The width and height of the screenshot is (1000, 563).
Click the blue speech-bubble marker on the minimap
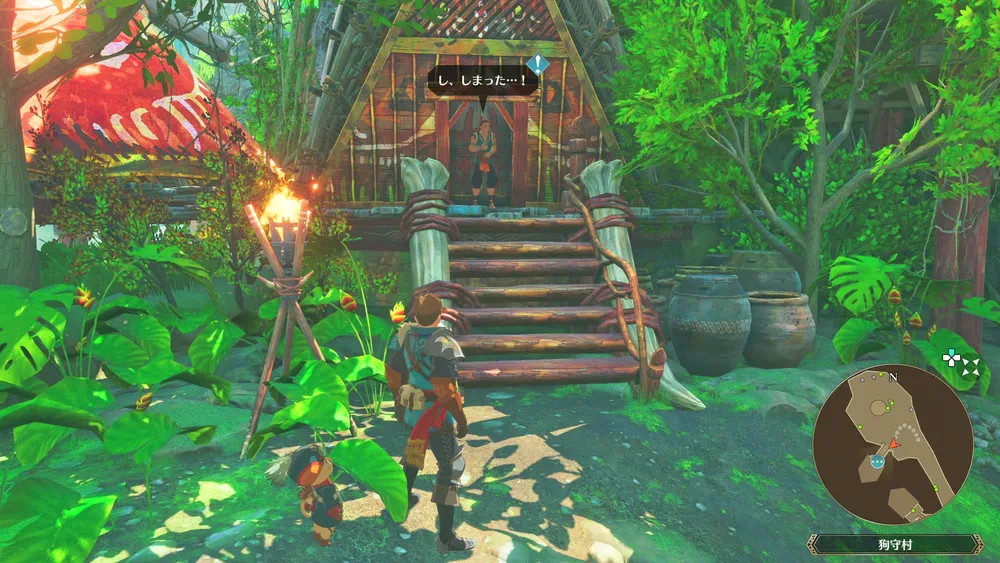point(877,461)
